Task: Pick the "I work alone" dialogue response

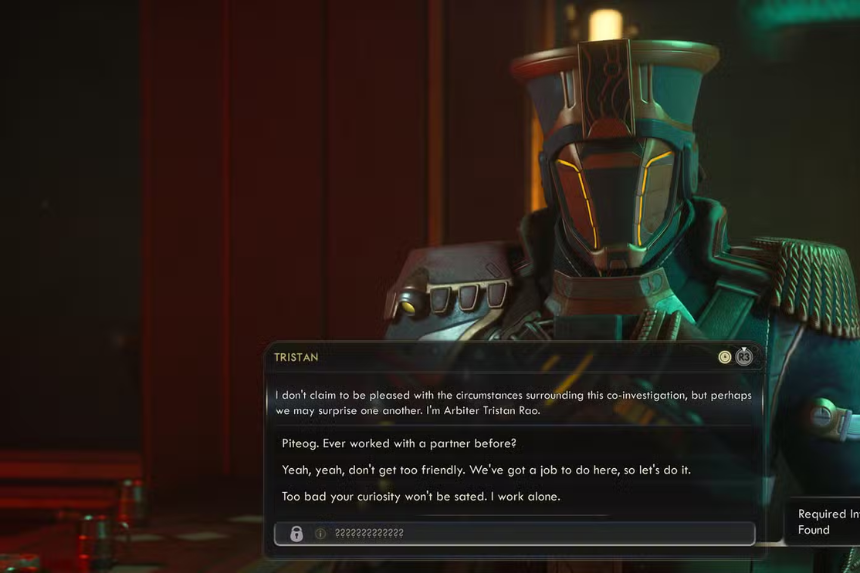Action: (x=421, y=496)
